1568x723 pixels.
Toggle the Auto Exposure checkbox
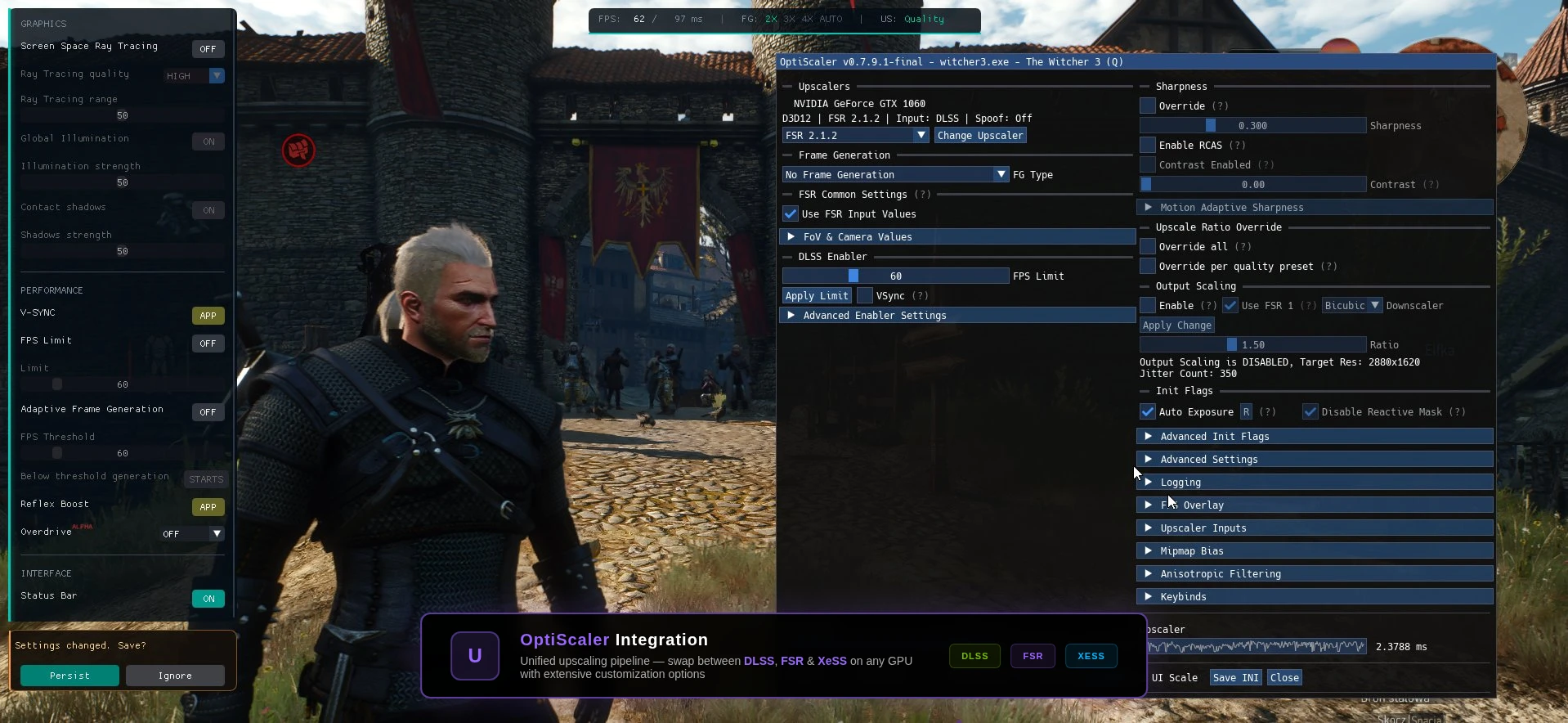click(x=1148, y=412)
